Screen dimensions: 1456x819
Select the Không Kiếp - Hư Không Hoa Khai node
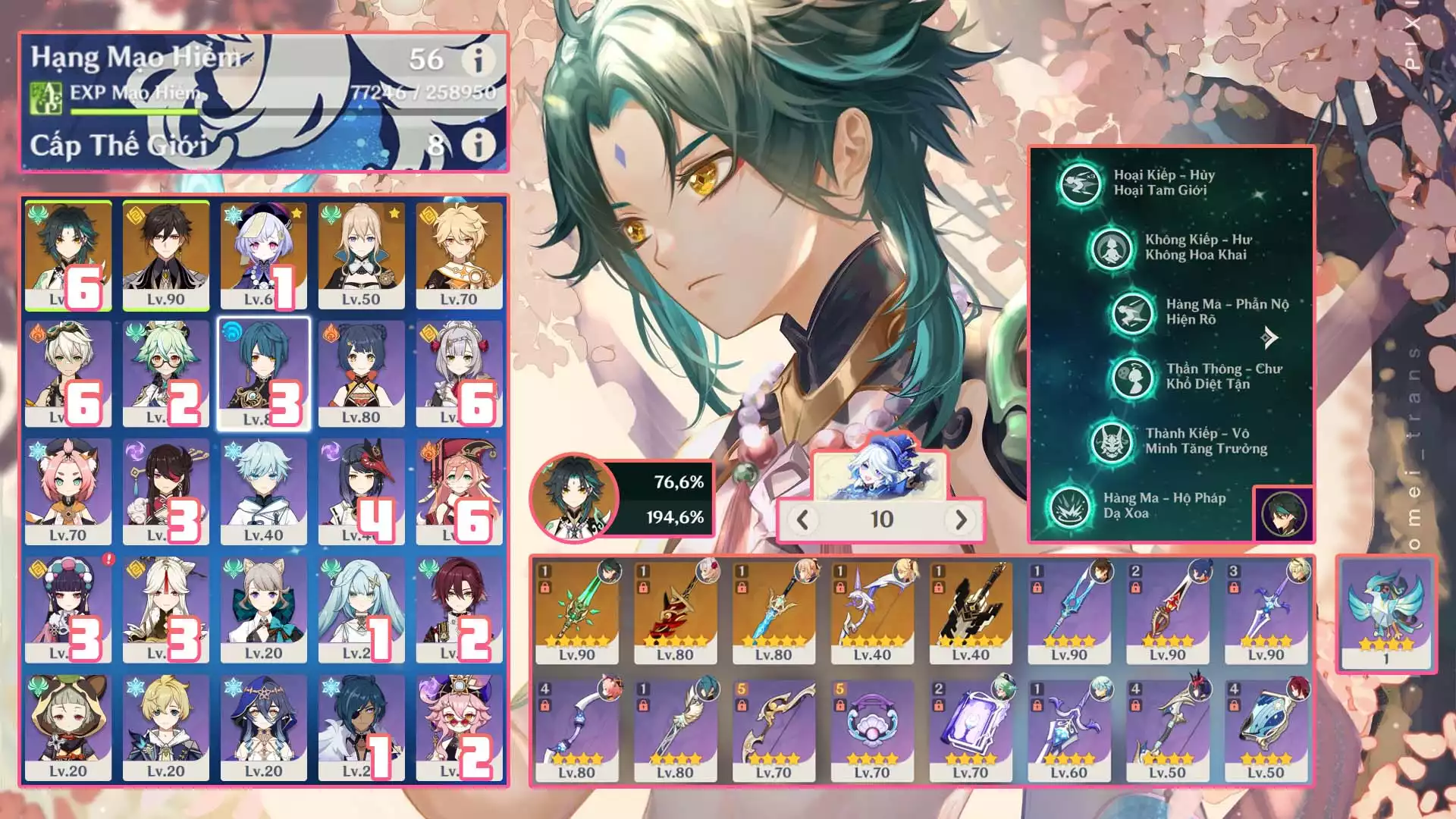[x=1111, y=247]
